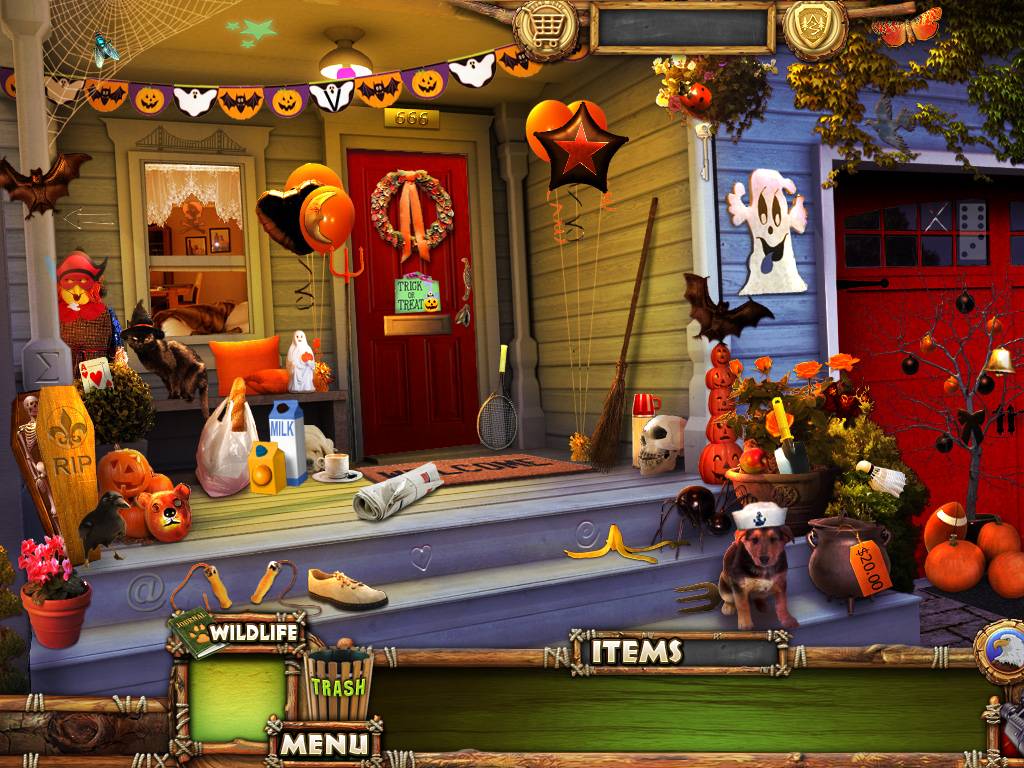1024x768 pixels.
Task: Open the MENU button
Action: click(323, 743)
